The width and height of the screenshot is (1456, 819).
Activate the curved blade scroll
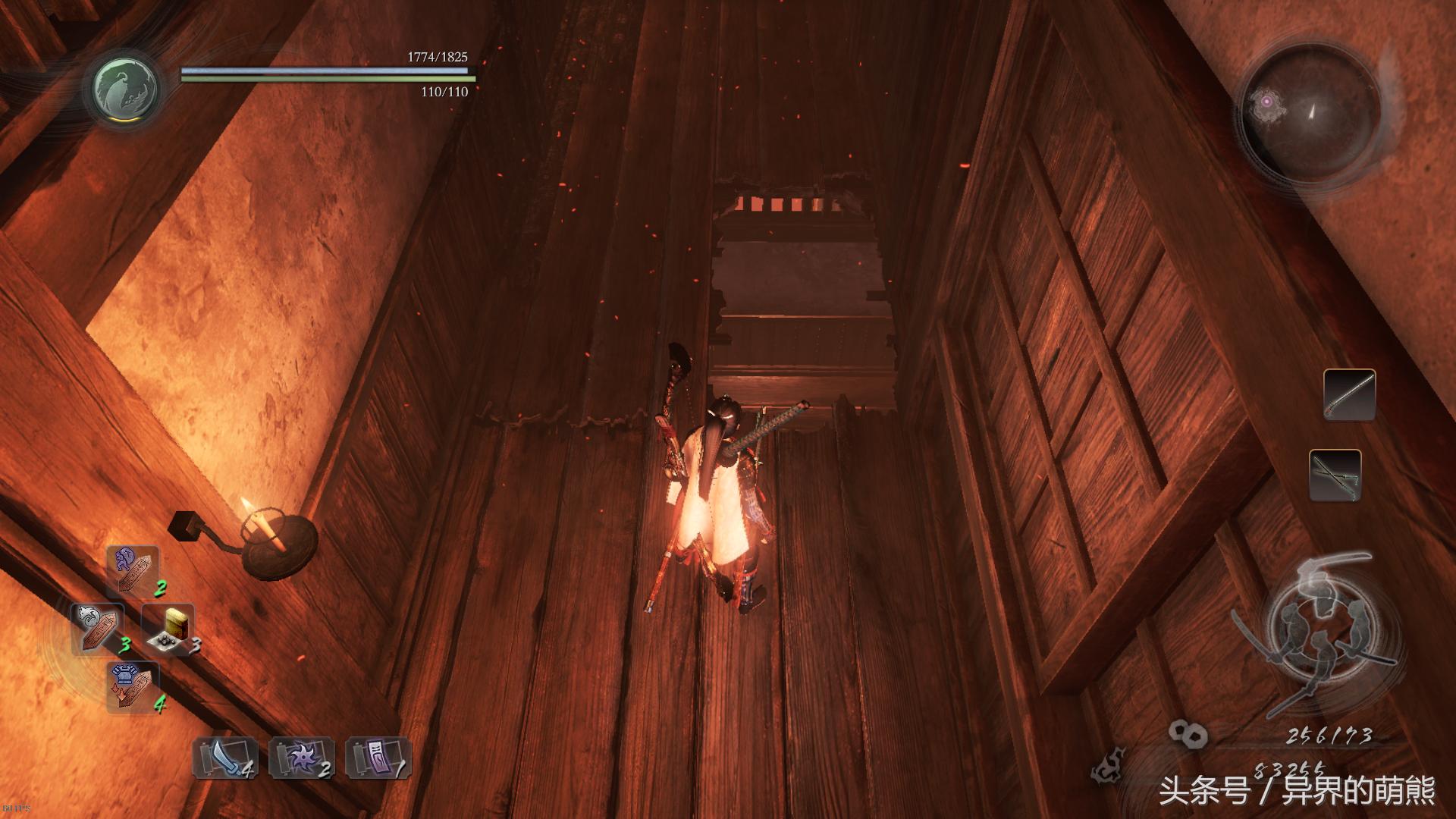224,758
